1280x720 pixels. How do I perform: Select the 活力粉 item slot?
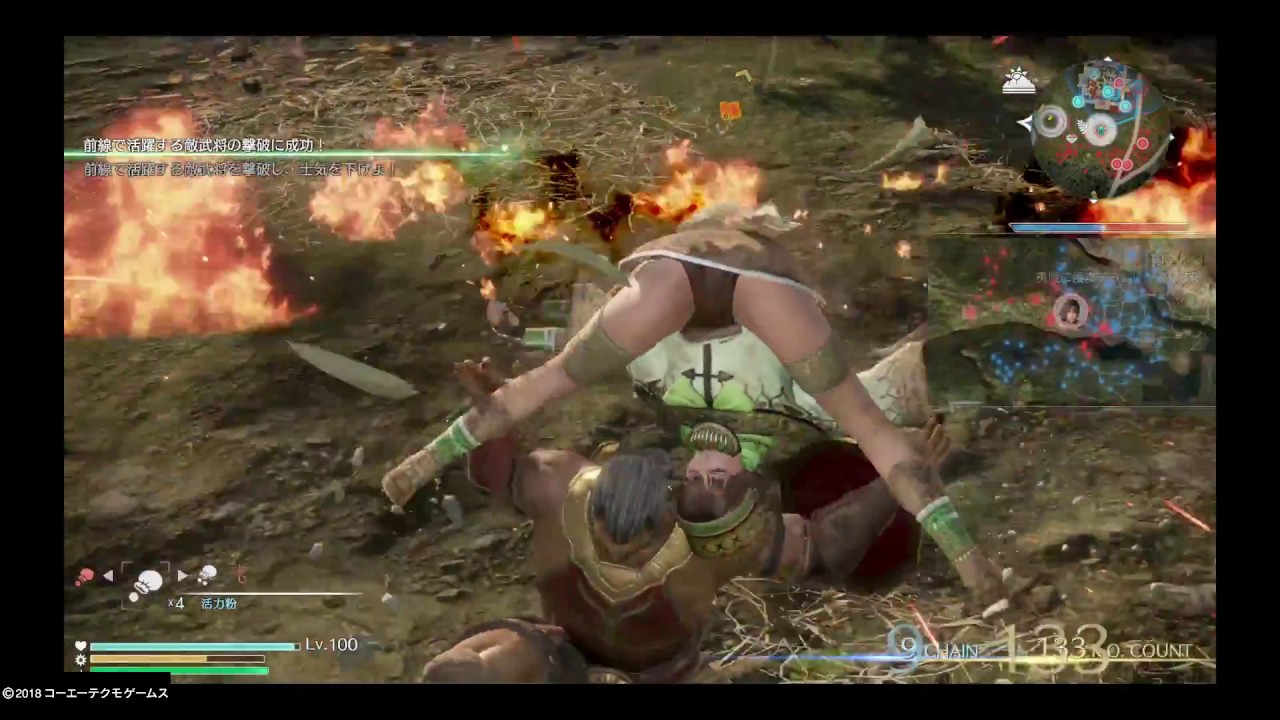tap(147, 582)
